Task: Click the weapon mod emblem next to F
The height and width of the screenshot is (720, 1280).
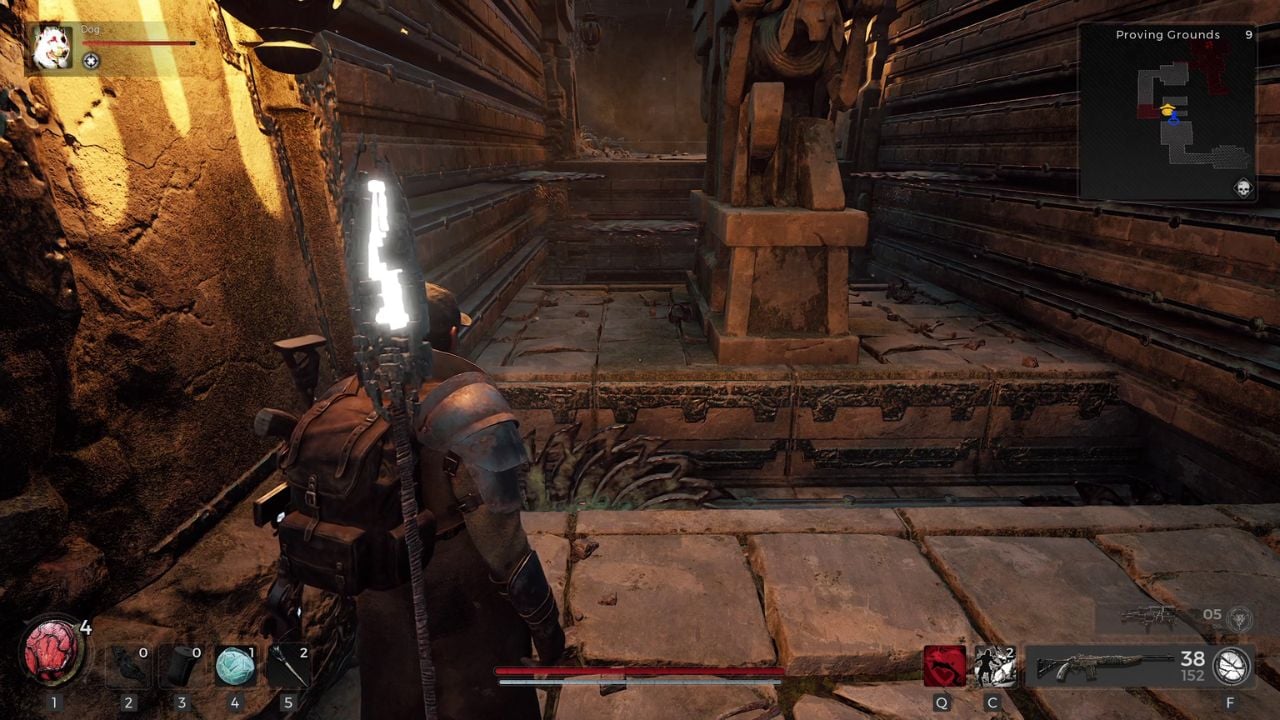Action: [1232, 668]
